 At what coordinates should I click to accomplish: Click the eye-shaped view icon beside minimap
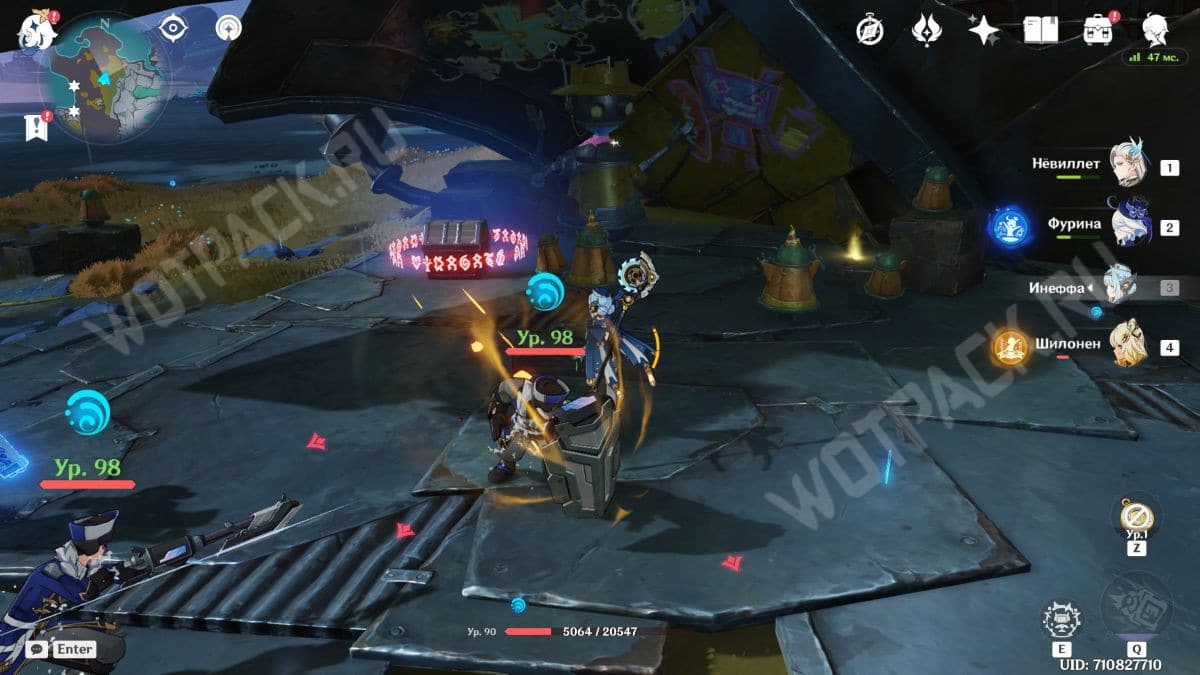point(174,28)
